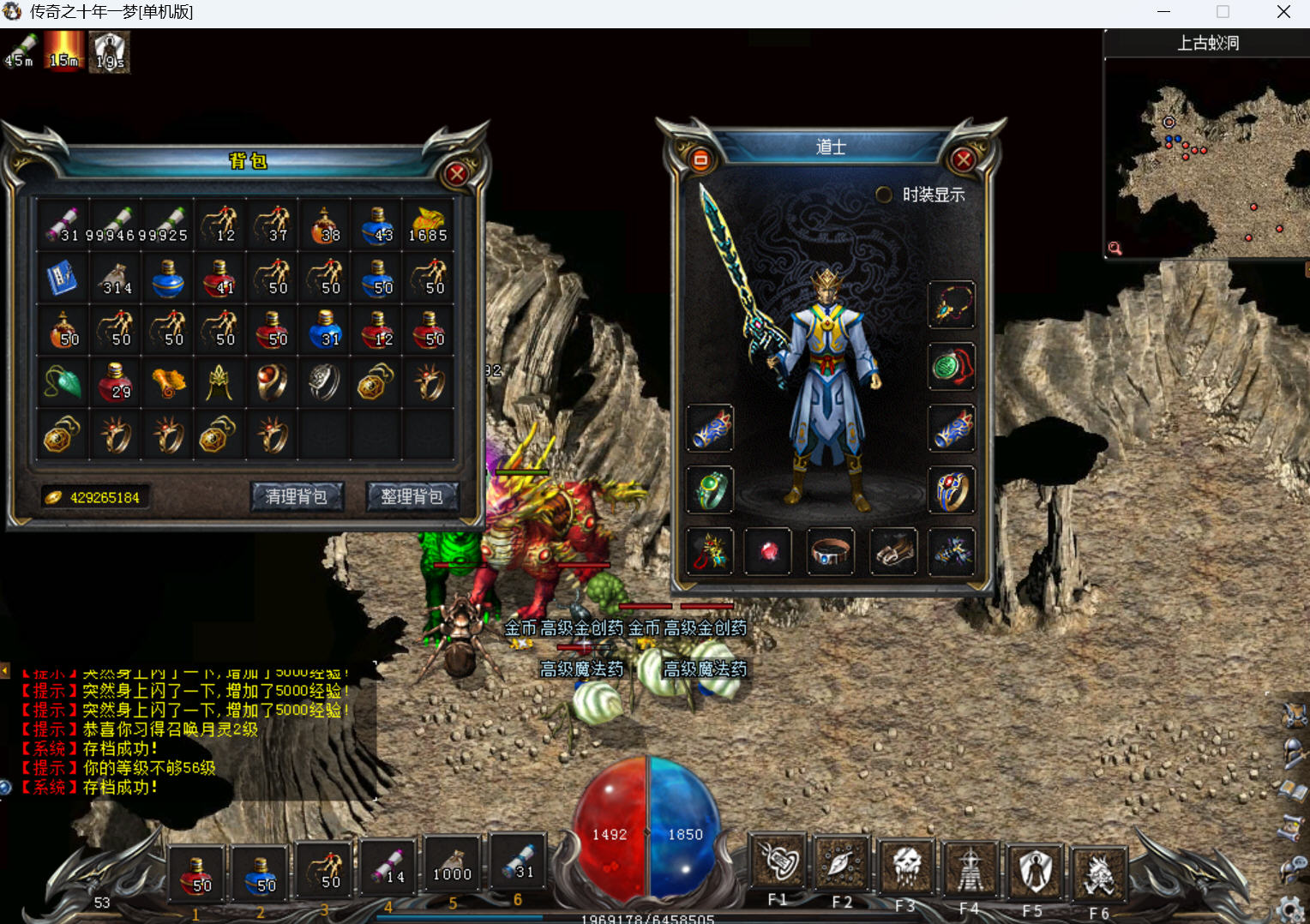Select the equipped boots slot

pos(892,551)
